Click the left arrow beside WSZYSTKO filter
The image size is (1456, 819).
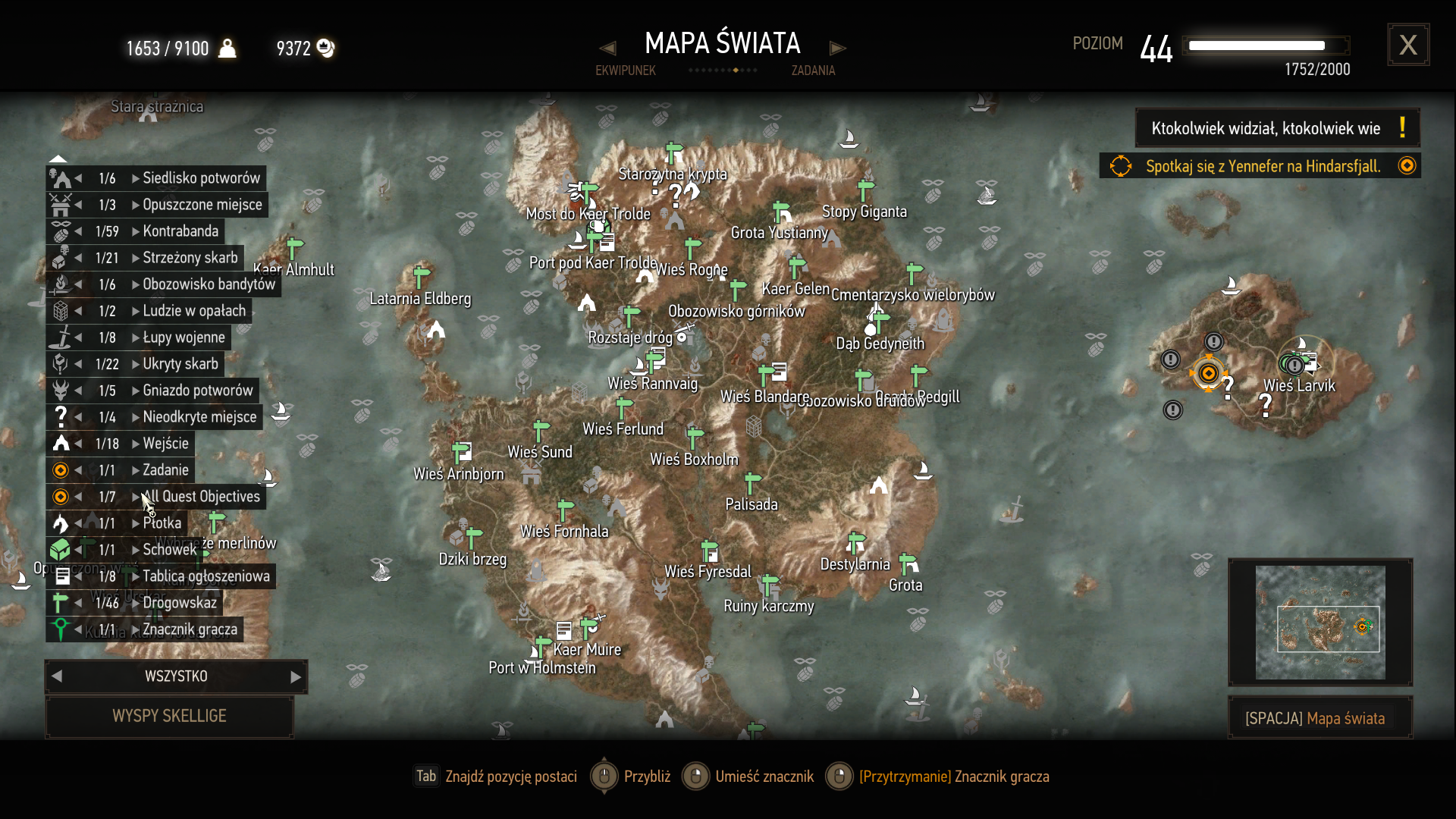pyautogui.click(x=57, y=676)
